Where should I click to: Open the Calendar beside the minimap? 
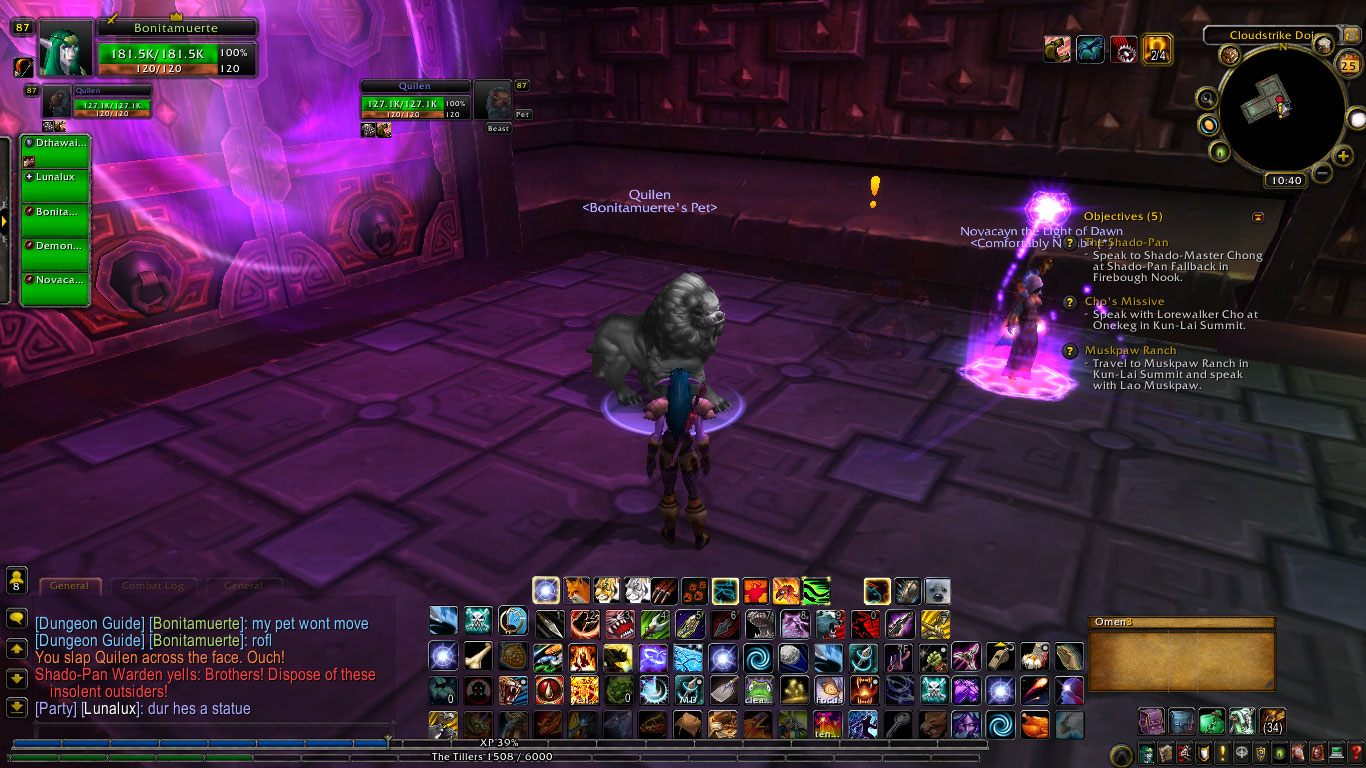click(x=1348, y=64)
